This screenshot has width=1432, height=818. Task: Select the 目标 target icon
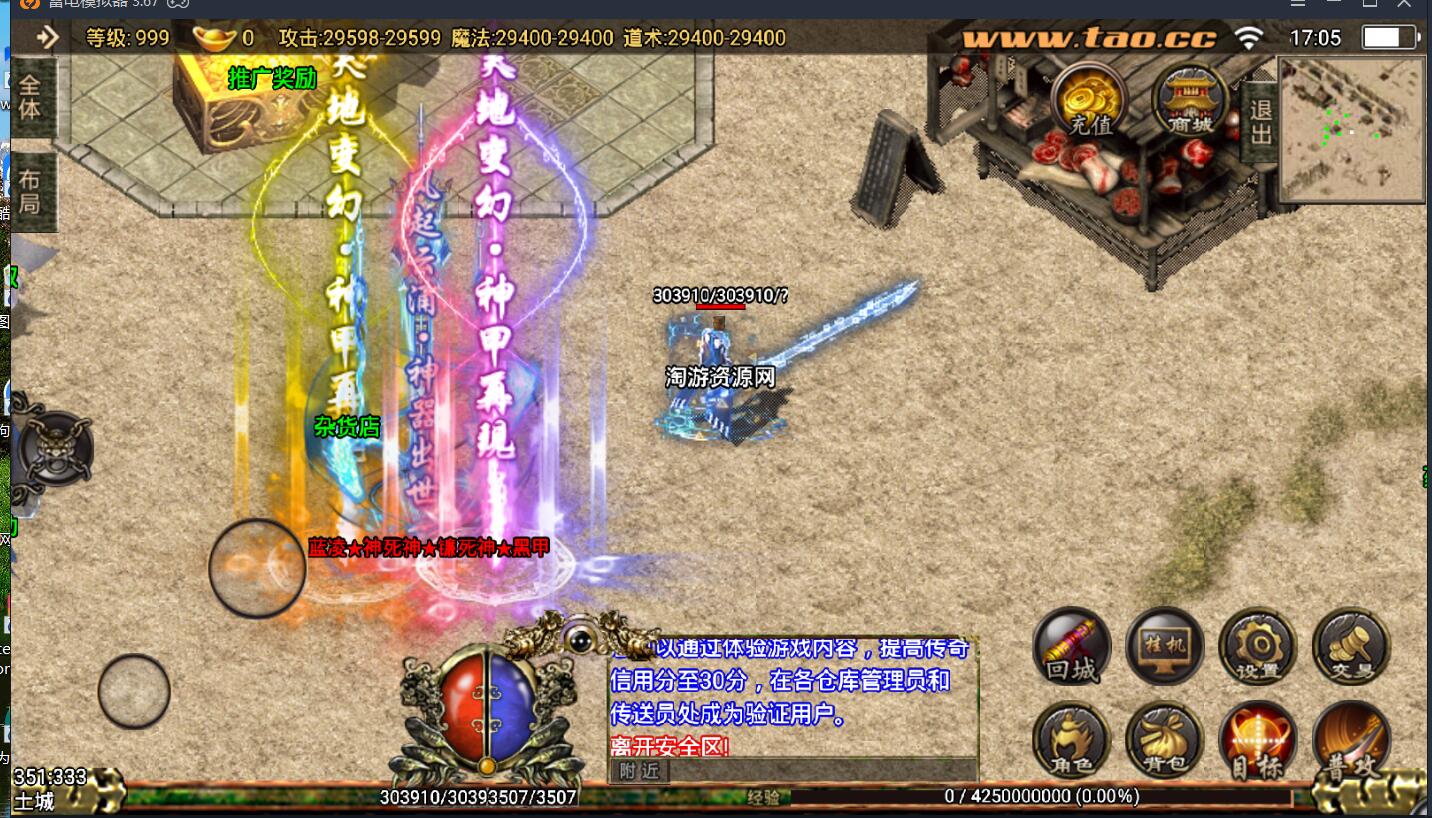pyautogui.click(x=1257, y=740)
